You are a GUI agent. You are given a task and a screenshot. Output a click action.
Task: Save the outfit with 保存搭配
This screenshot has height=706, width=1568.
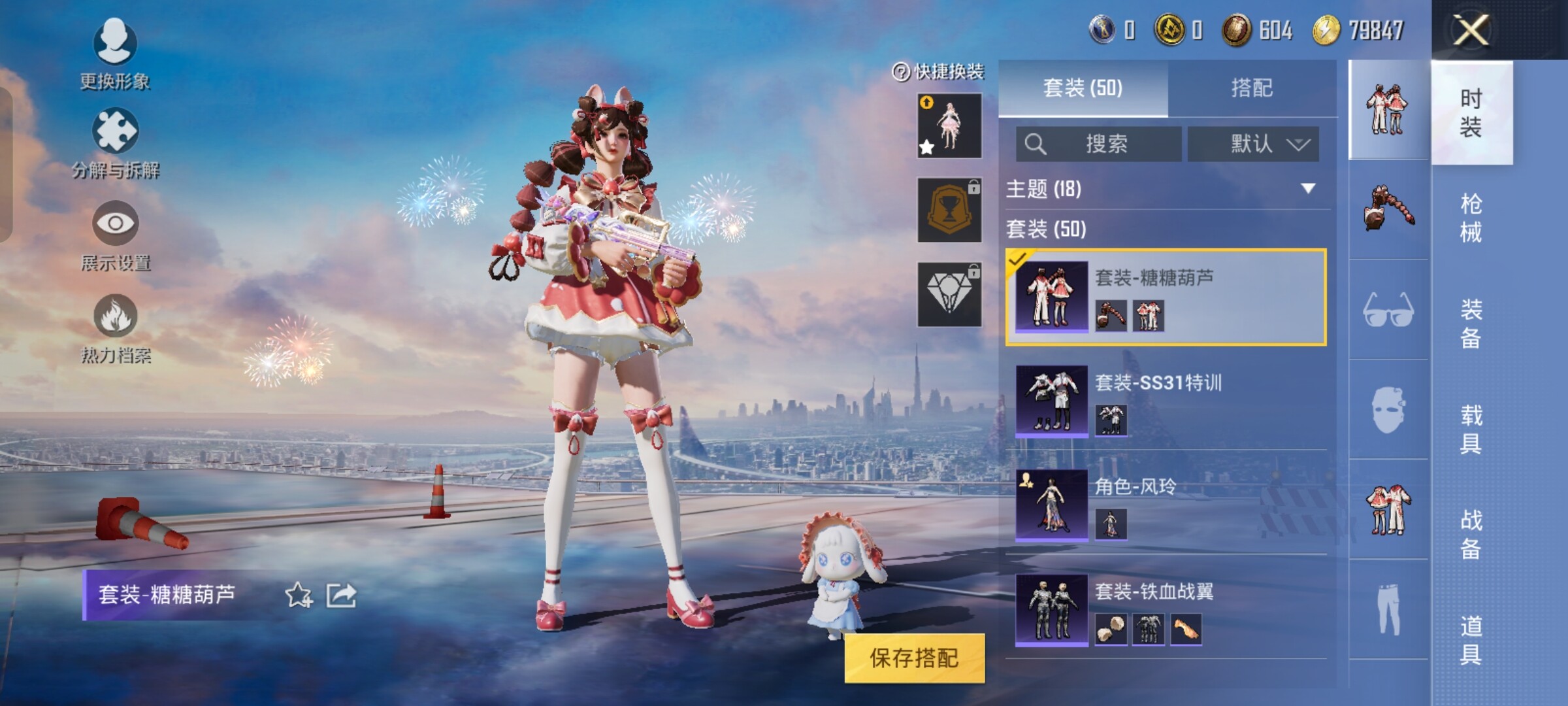point(914,658)
